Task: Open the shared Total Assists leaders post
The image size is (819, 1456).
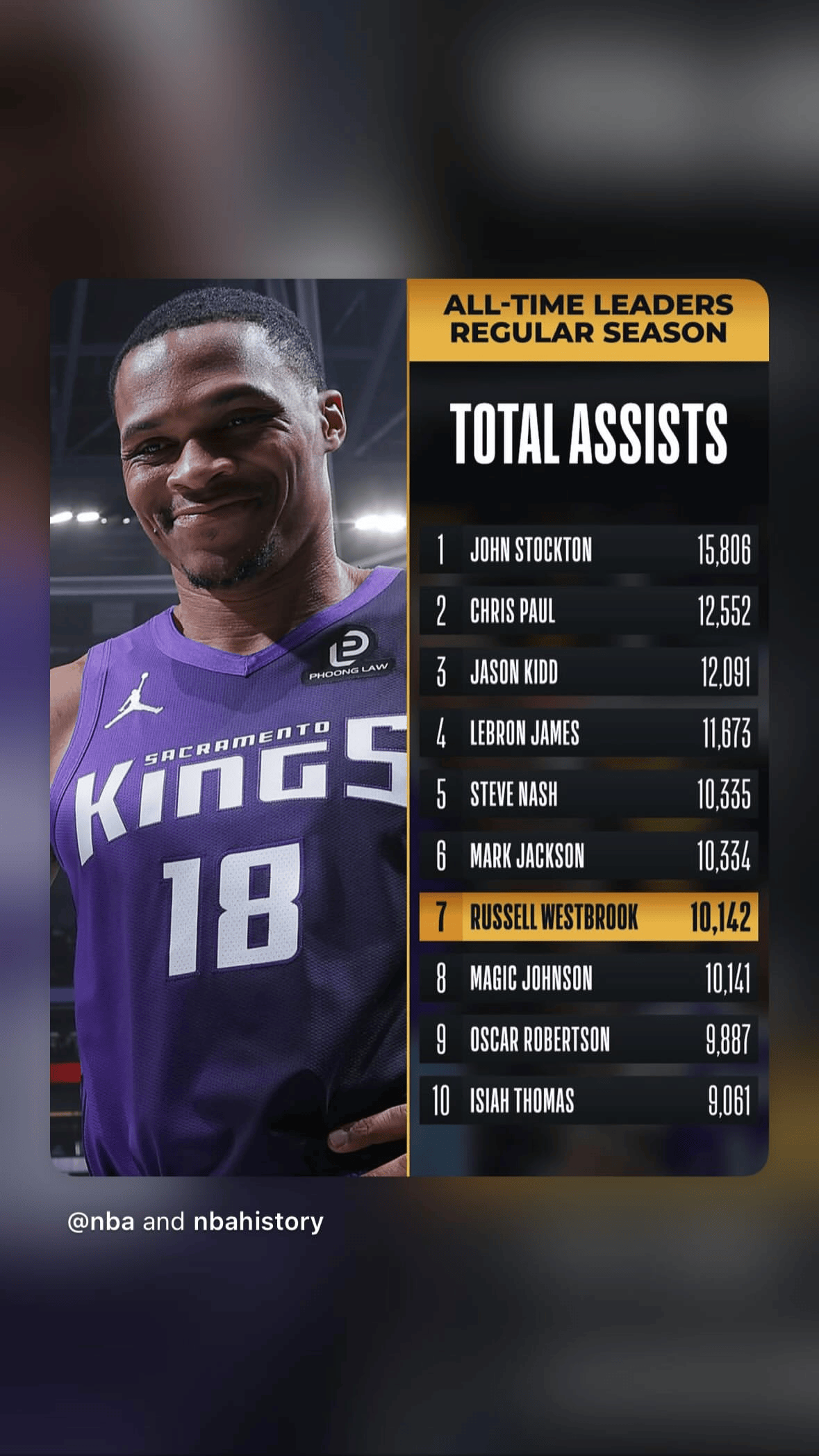Action: [409, 727]
